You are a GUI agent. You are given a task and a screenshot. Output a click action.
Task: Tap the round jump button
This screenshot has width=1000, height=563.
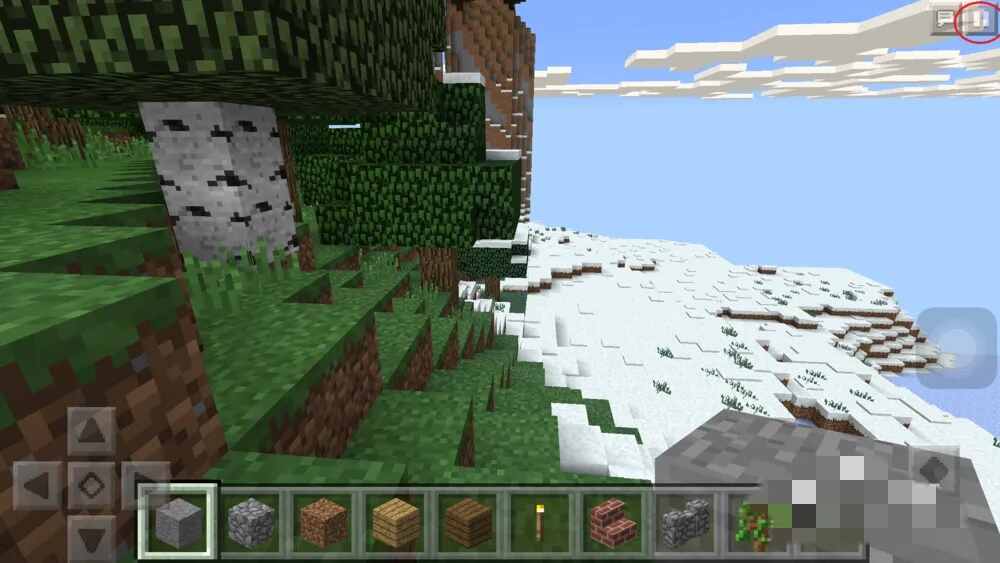tap(957, 347)
